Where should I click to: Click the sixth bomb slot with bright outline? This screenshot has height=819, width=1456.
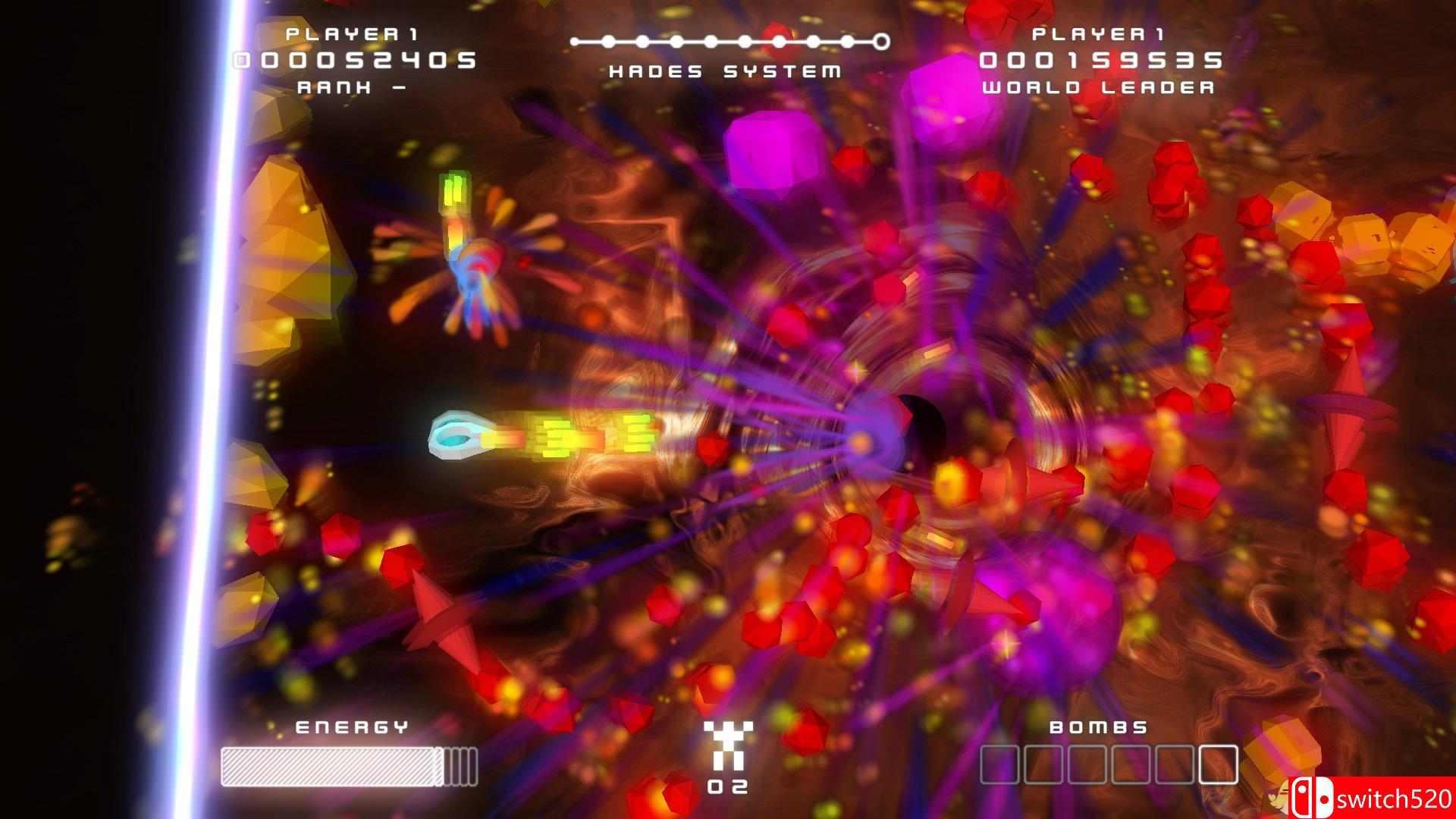[1217, 764]
